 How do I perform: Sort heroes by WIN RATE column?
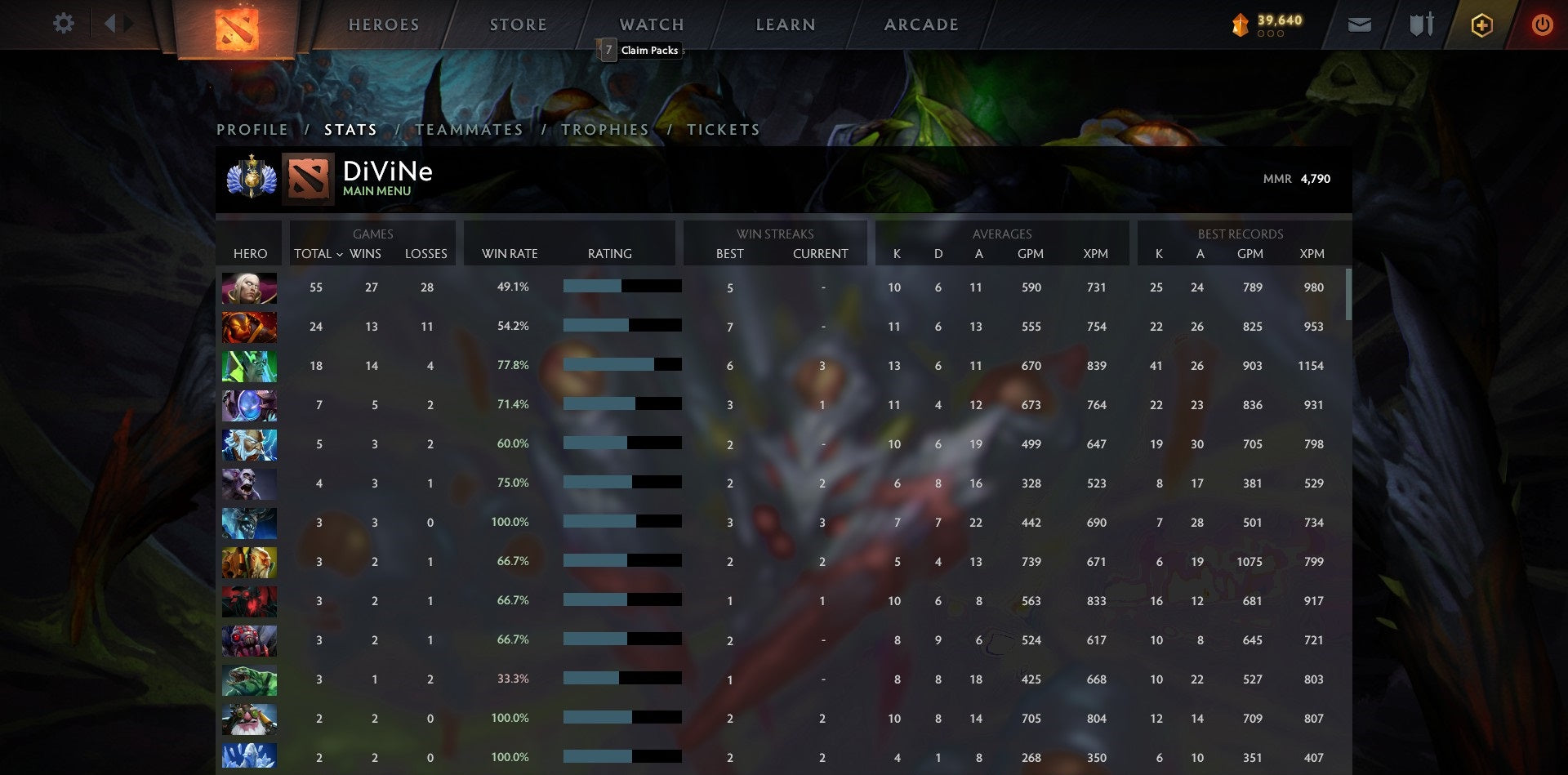(x=508, y=254)
